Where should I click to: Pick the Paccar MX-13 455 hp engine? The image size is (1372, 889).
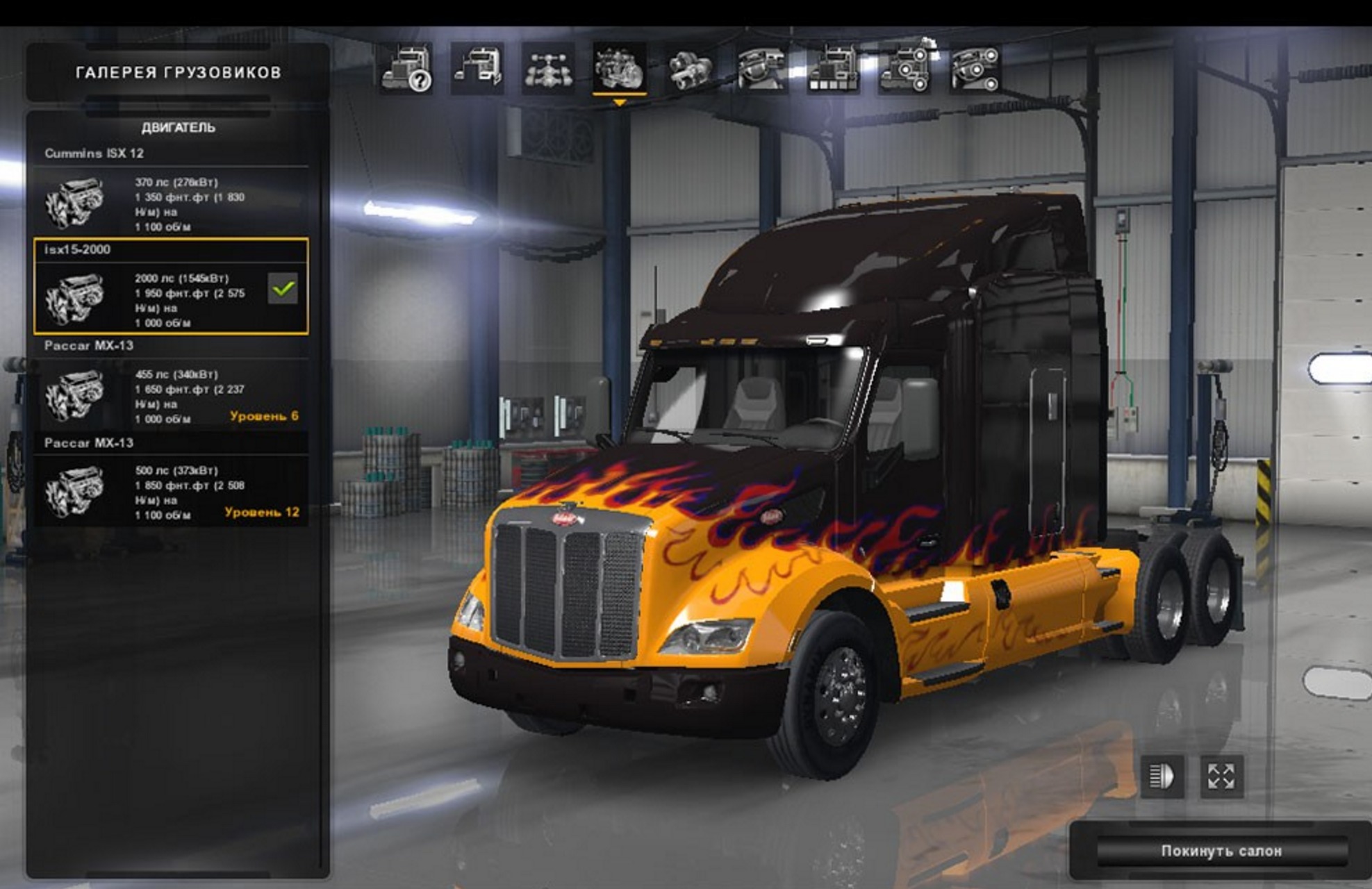pos(171,394)
